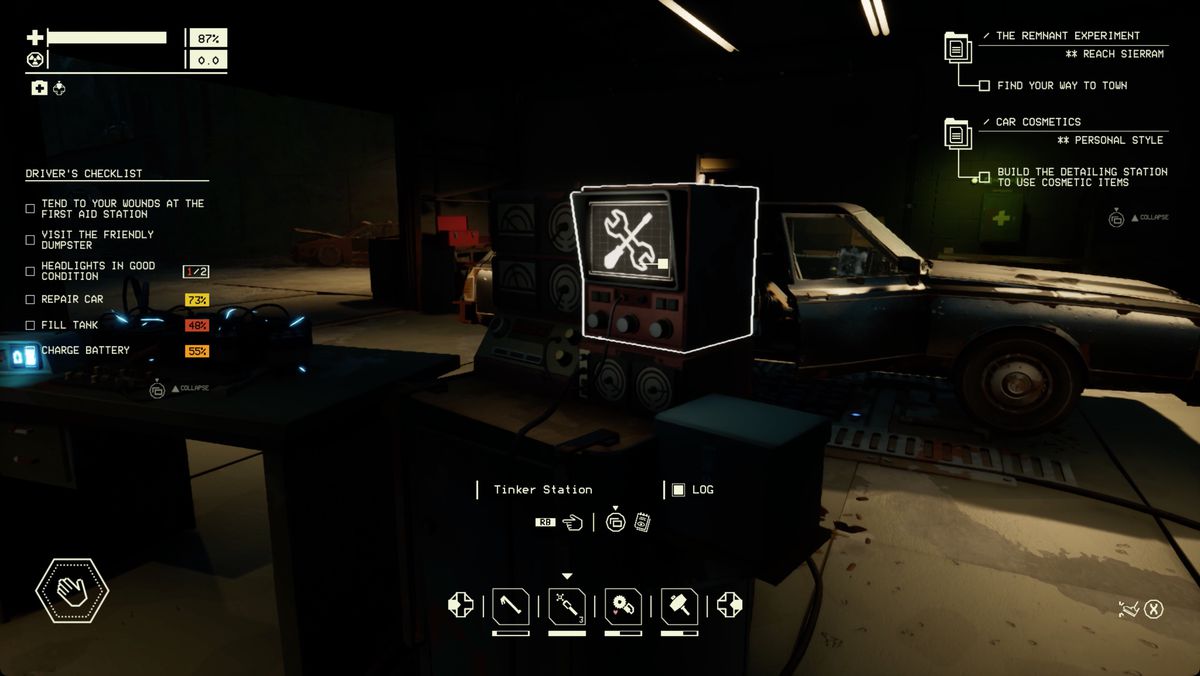This screenshot has height=676, width=1200.
Task: Check the Build the Detailing Station objective
Action: click(985, 177)
